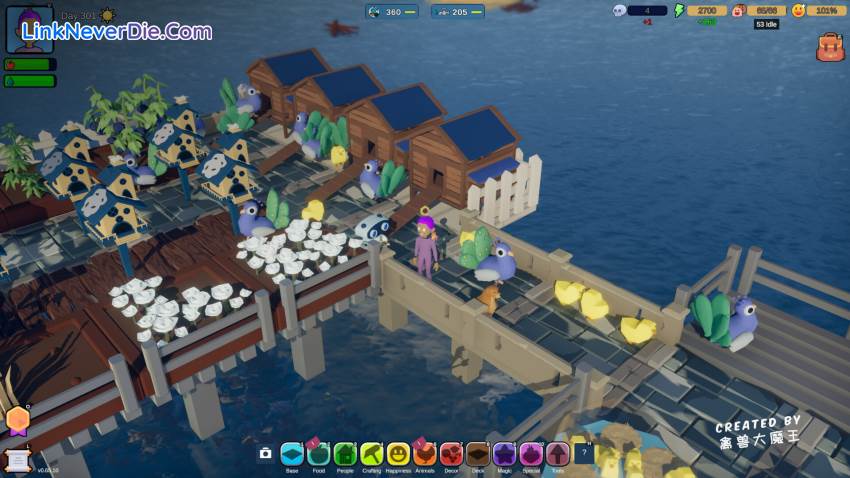Open the Magic category

pos(504,454)
